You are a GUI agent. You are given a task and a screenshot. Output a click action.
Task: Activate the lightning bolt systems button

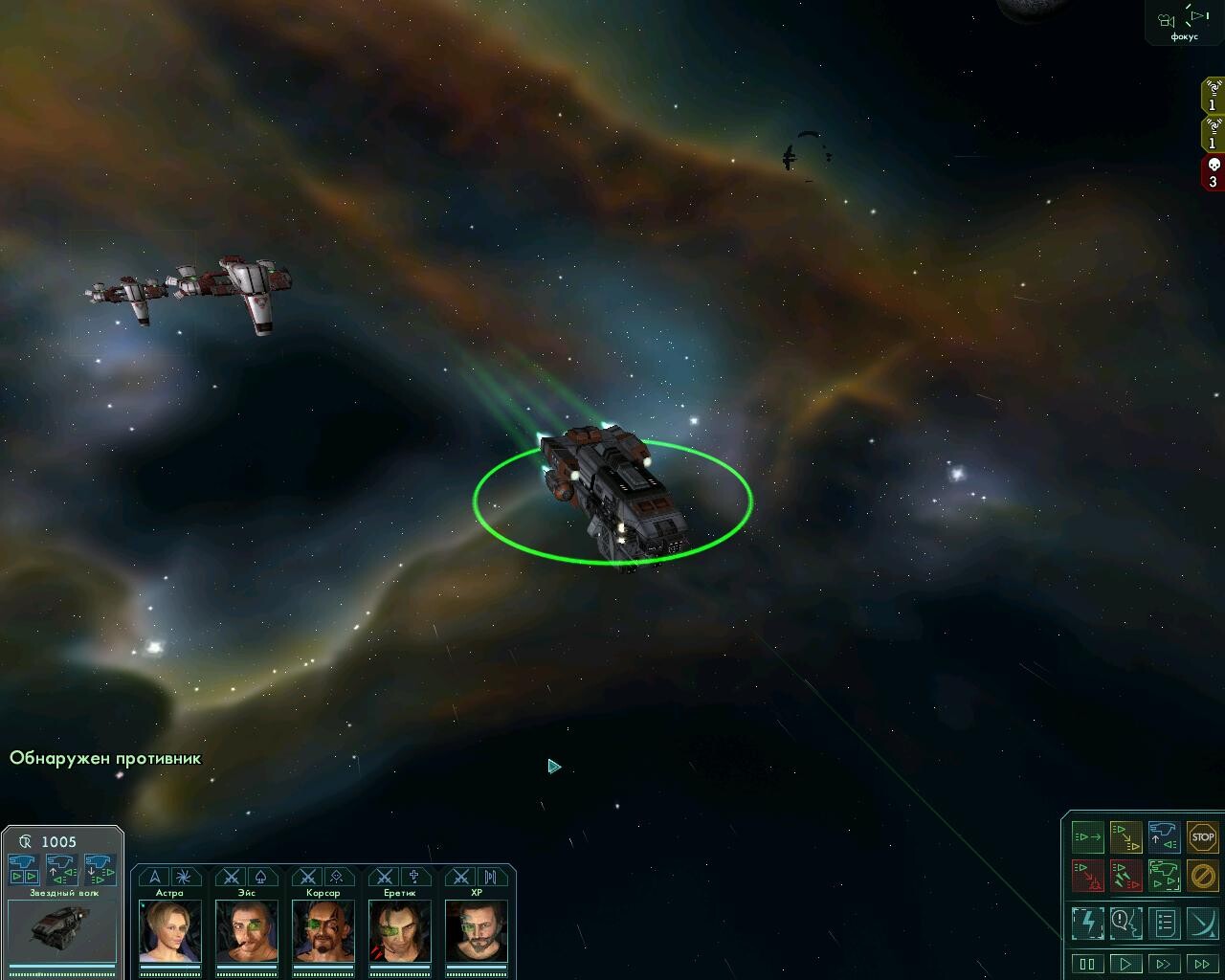pyautogui.click(x=1087, y=924)
